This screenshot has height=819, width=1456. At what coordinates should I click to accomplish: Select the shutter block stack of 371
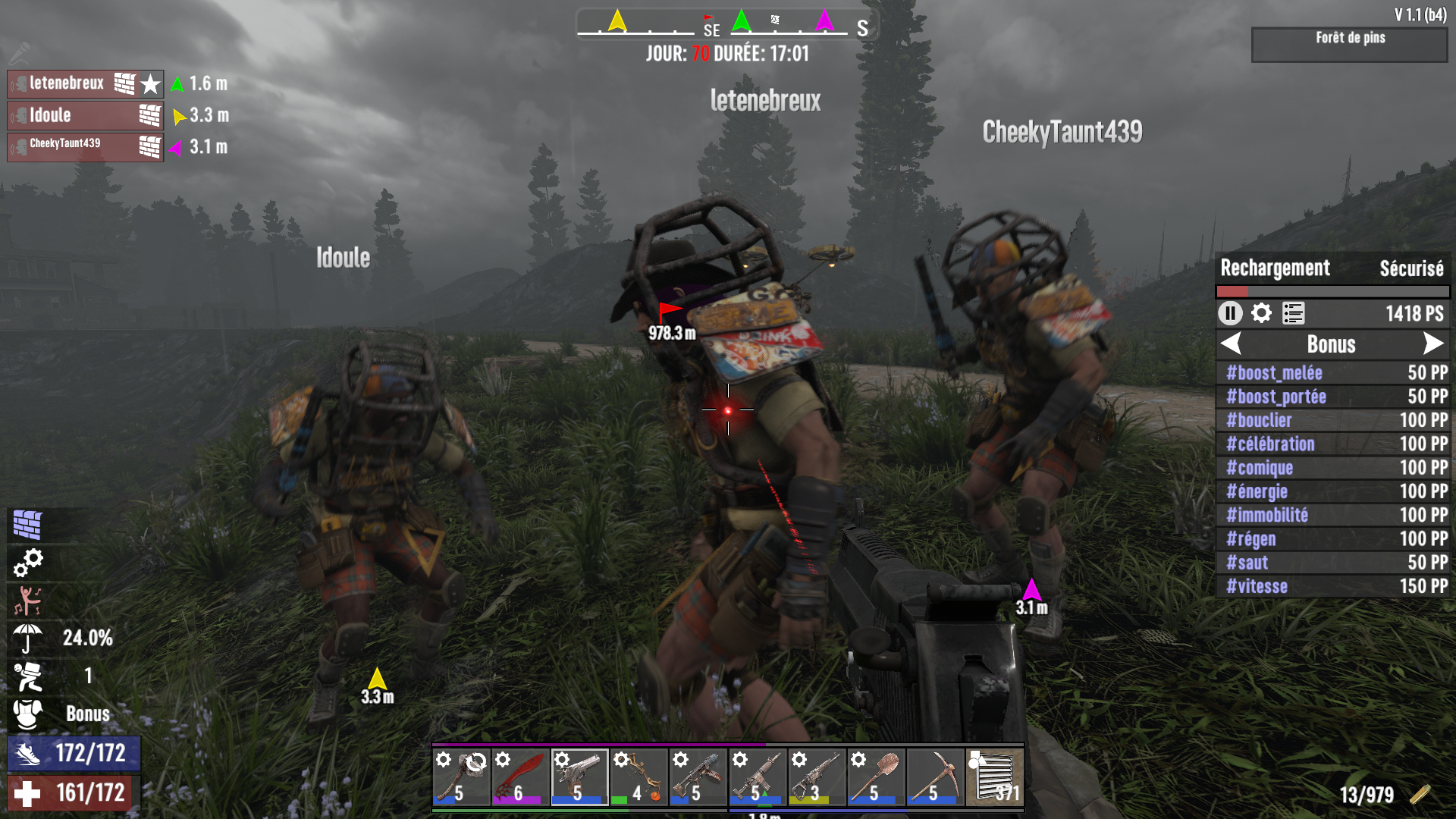tap(994, 777)
